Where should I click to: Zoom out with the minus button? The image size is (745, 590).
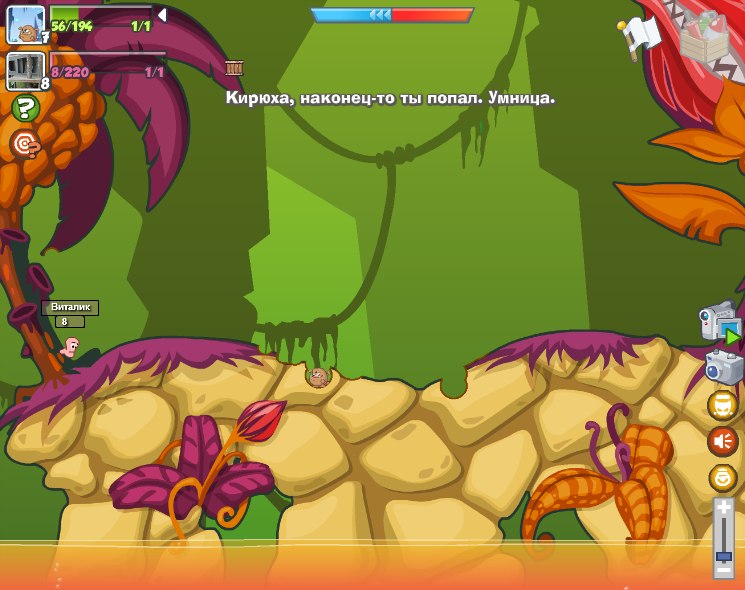723,571
